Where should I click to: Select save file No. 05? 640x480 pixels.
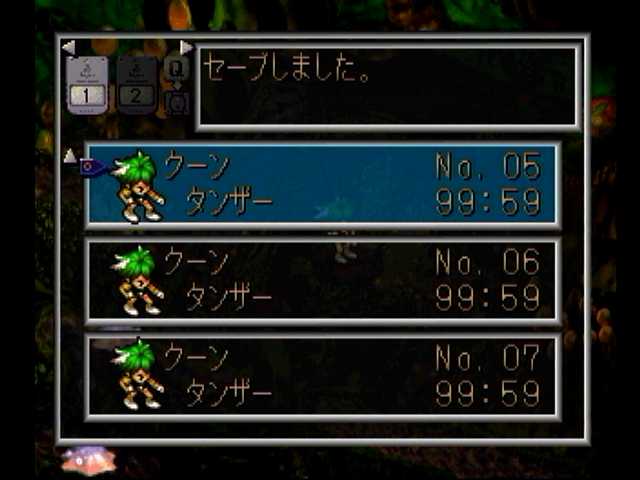click(322, 184)
